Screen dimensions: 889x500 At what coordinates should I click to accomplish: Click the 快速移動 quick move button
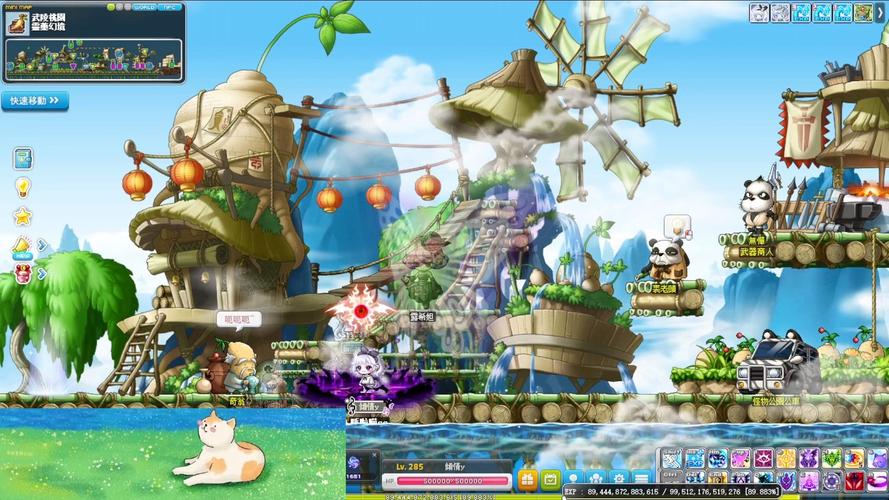pos(35,101)
